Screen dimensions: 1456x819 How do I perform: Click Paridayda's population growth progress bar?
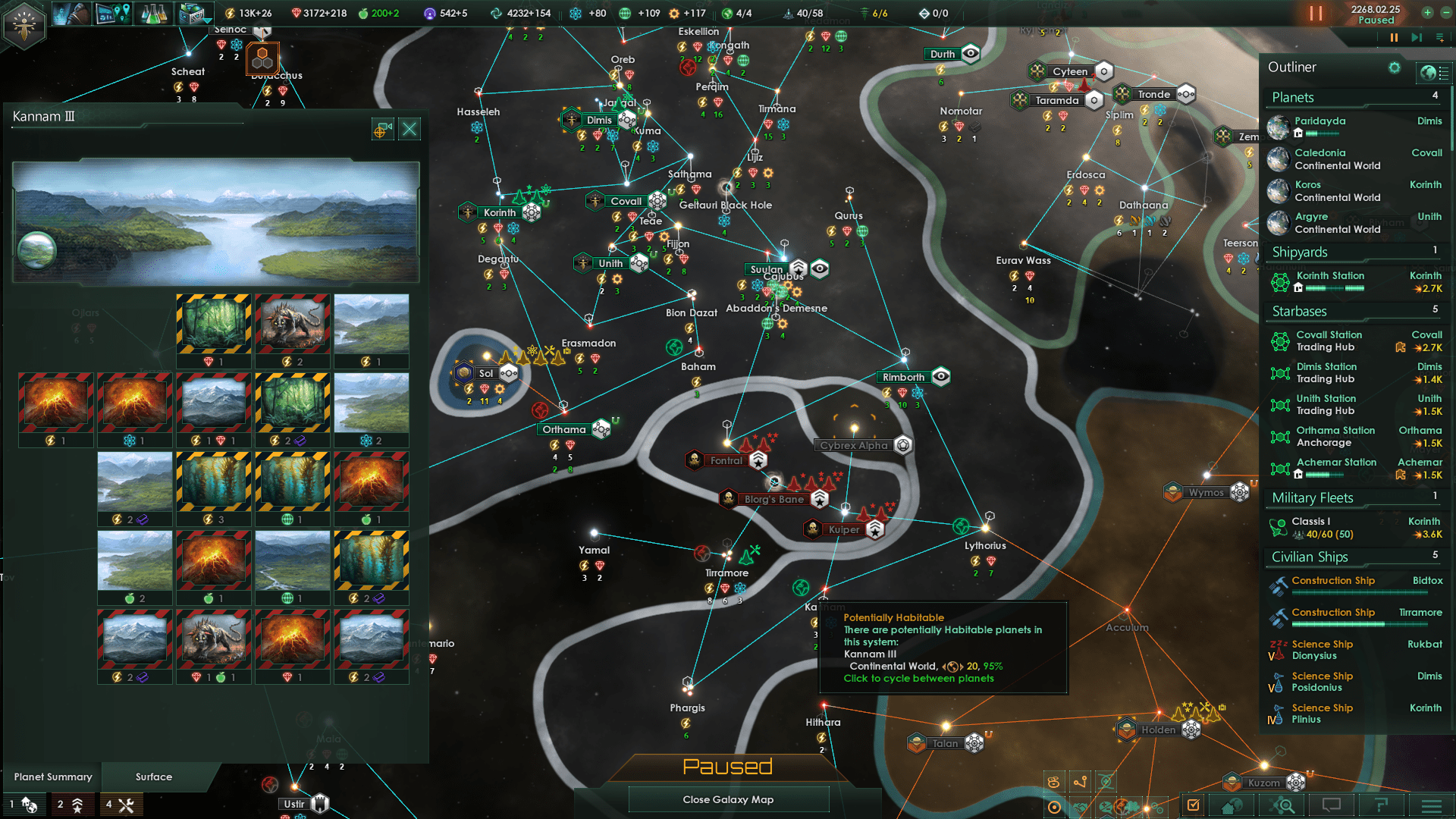(1323, 133)
